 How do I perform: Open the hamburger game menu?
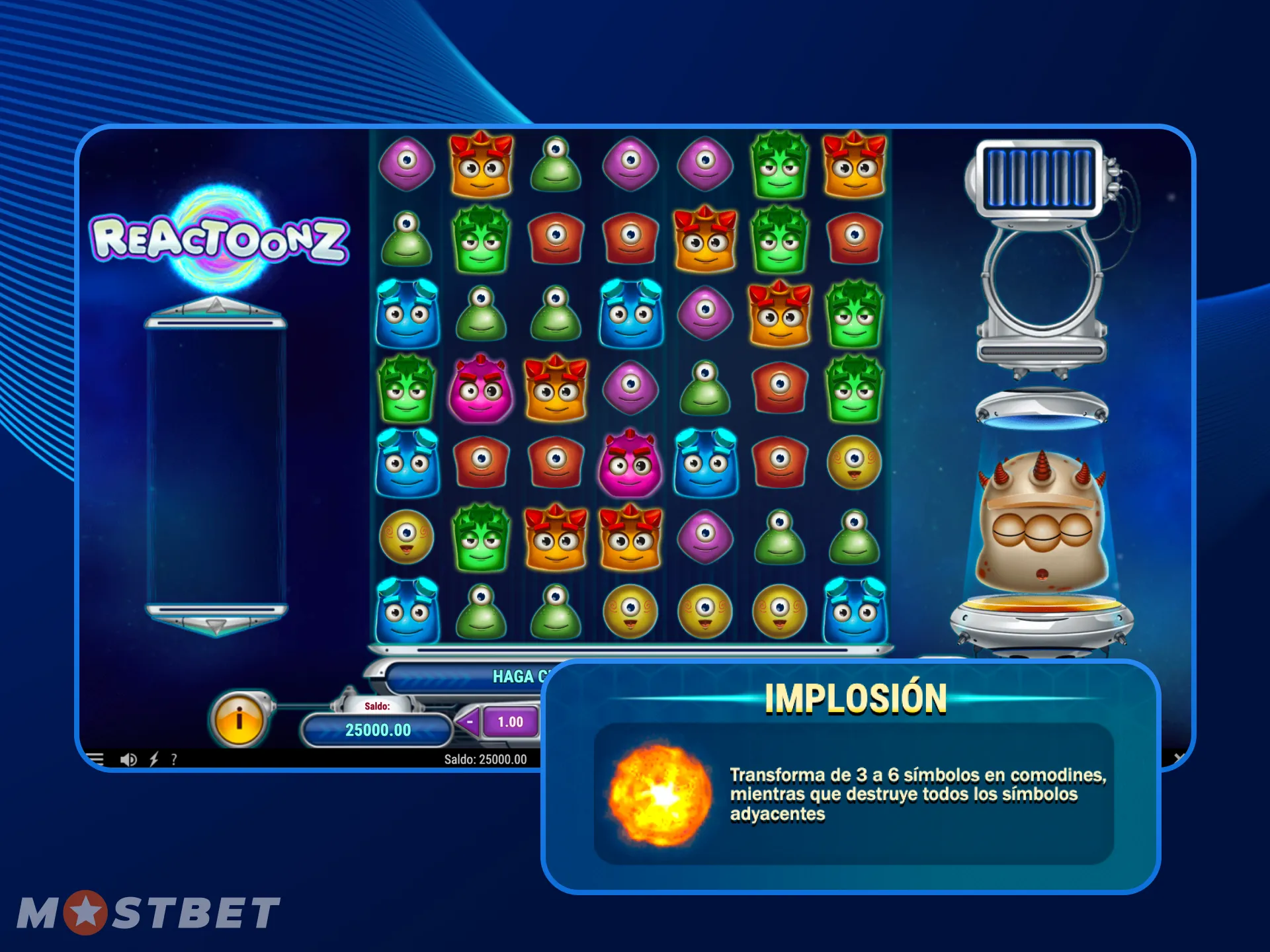pyautogui.click(x=96, y=760)
